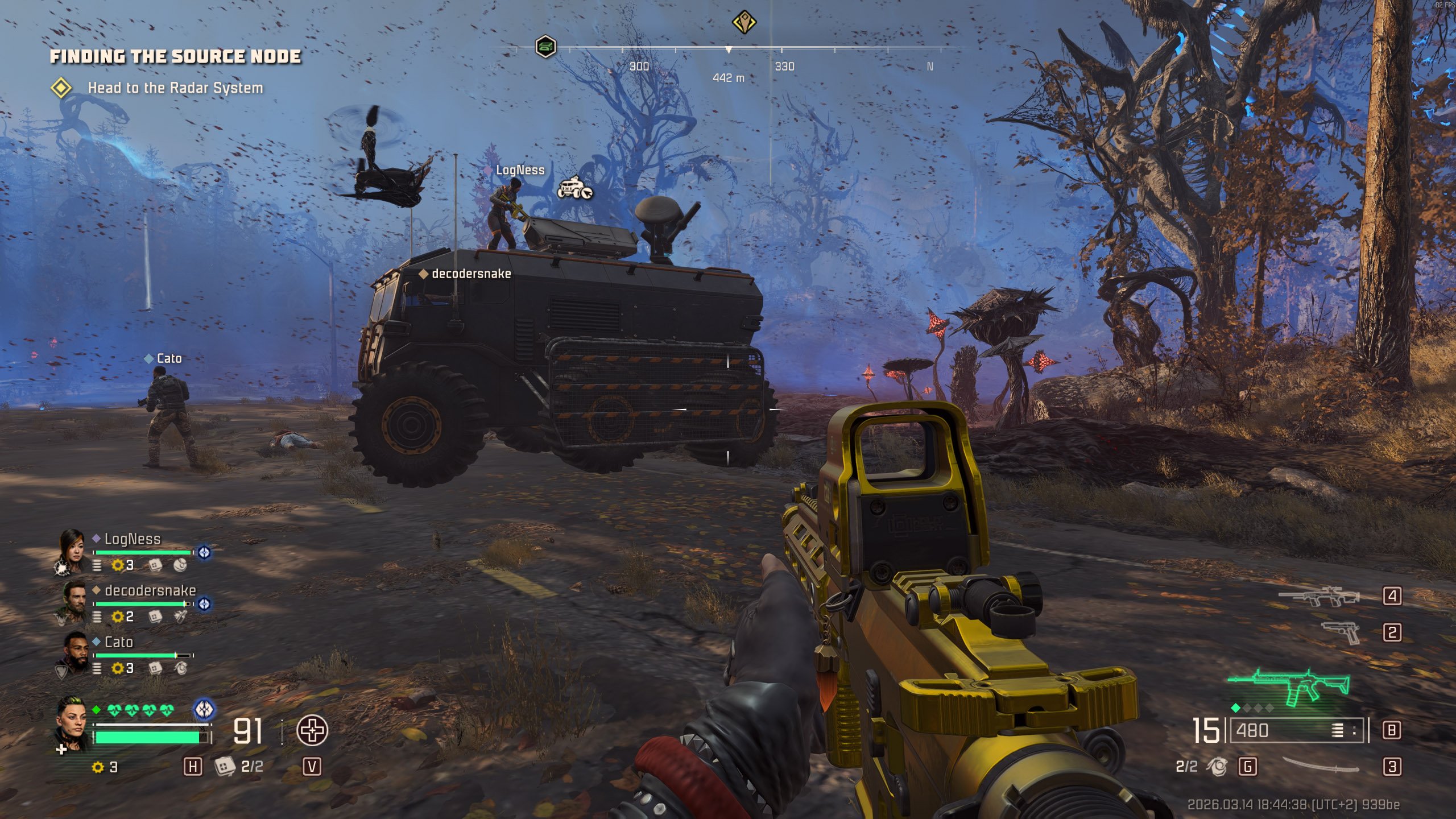Select Cato's portrait in the squad list
1456x819 pixels.
(74, 653)
